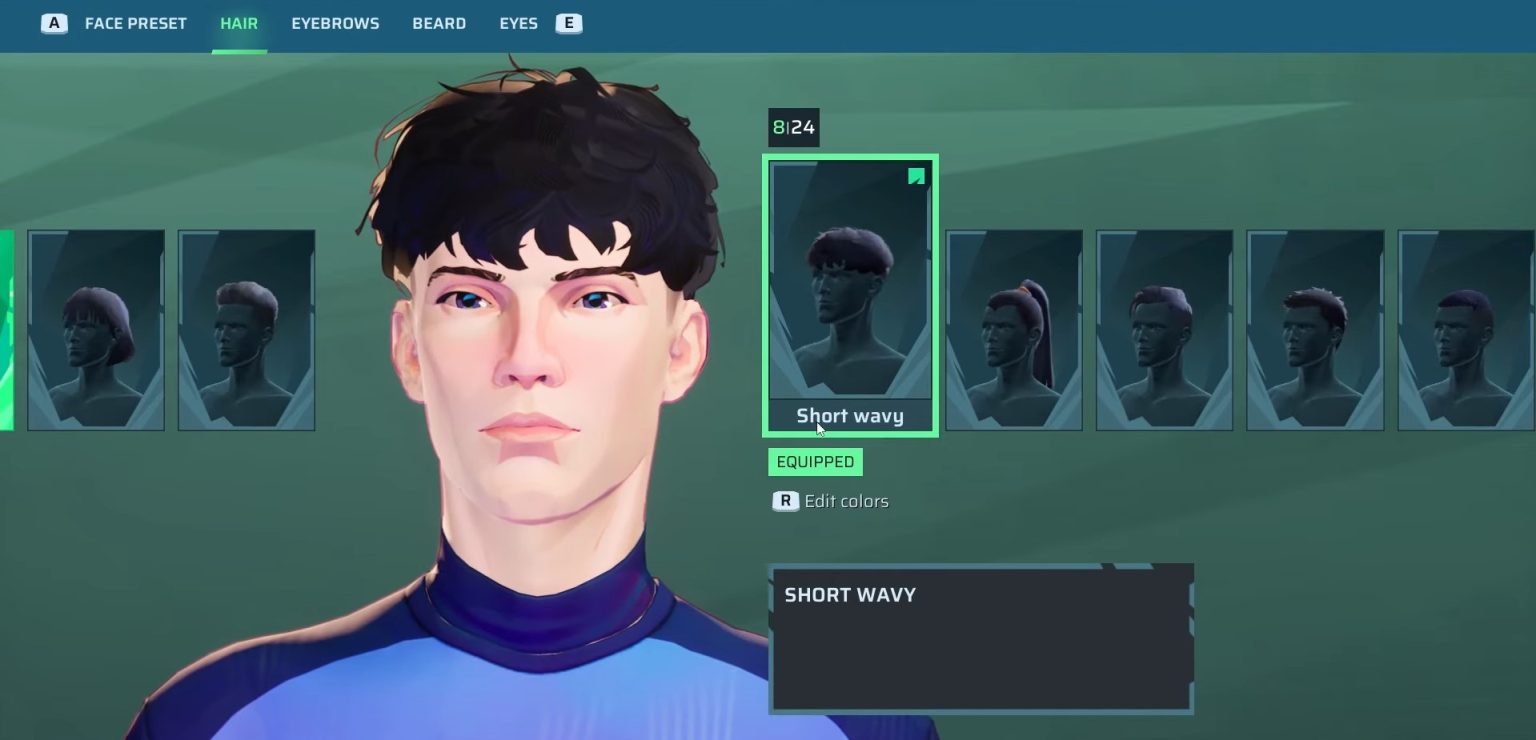Select the equipped Short wavy hairstyle card
Screen dimensions: 1536x740
click(850, 295)
